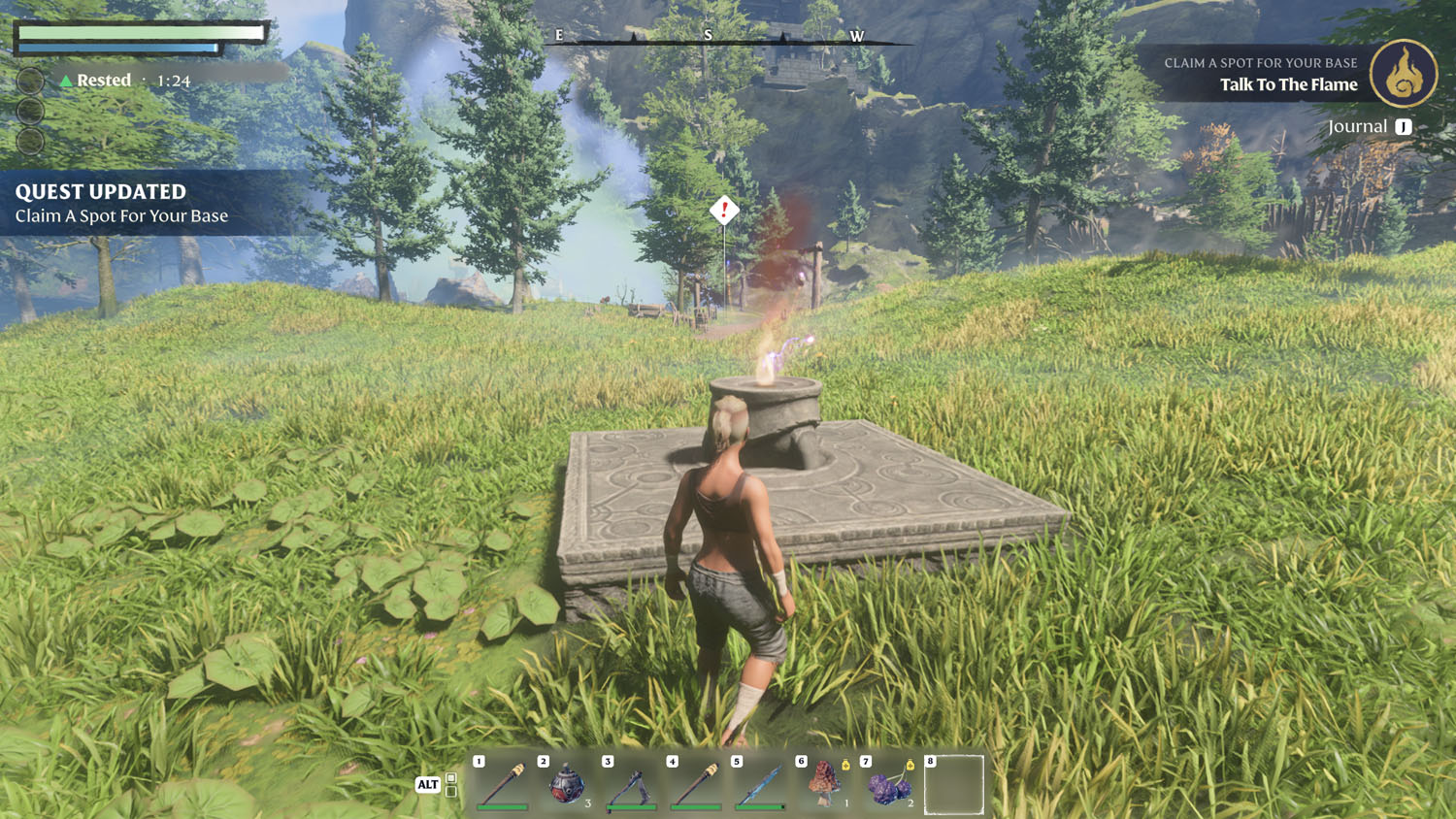Select the purple berries in slot 7

click(x=889, y=783)
